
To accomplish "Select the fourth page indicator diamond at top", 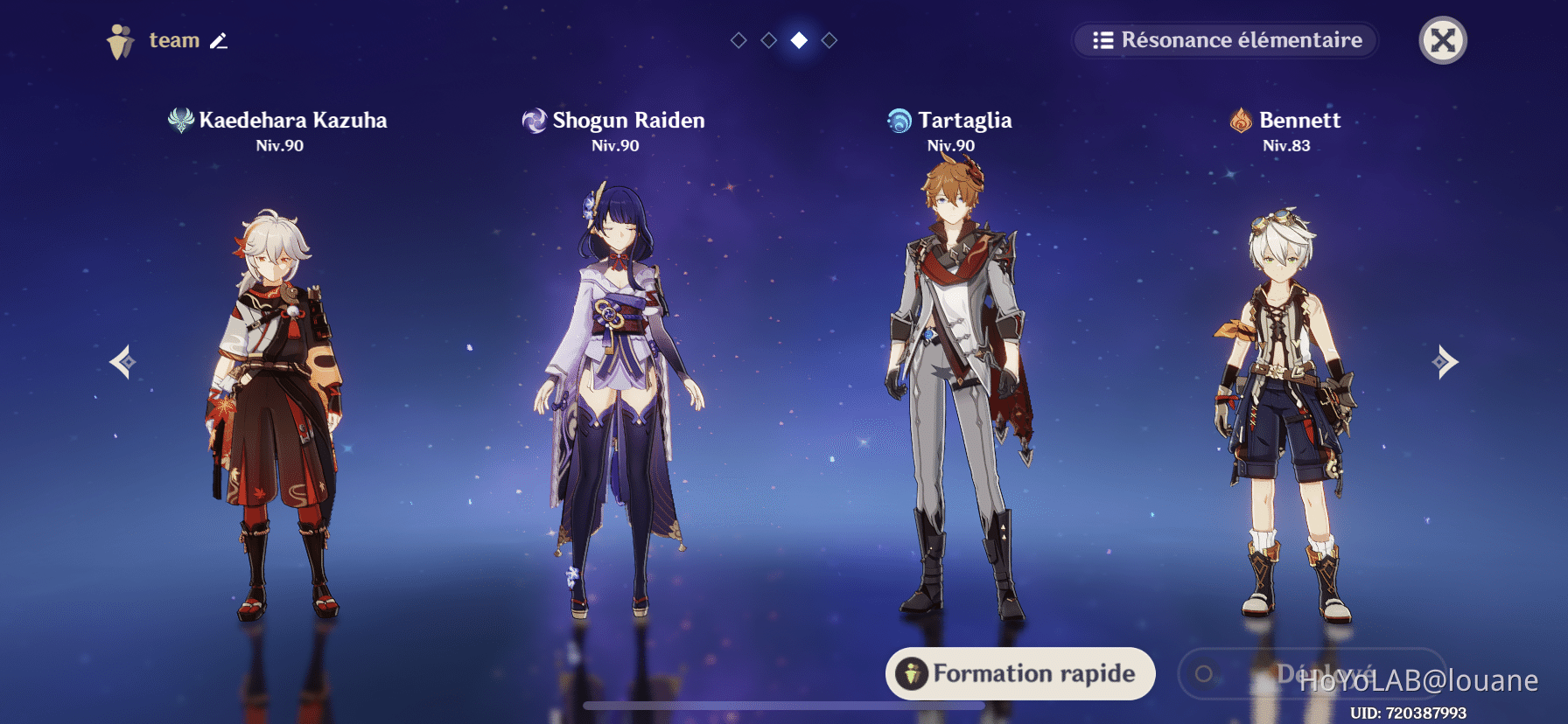I will click(829, 38).
